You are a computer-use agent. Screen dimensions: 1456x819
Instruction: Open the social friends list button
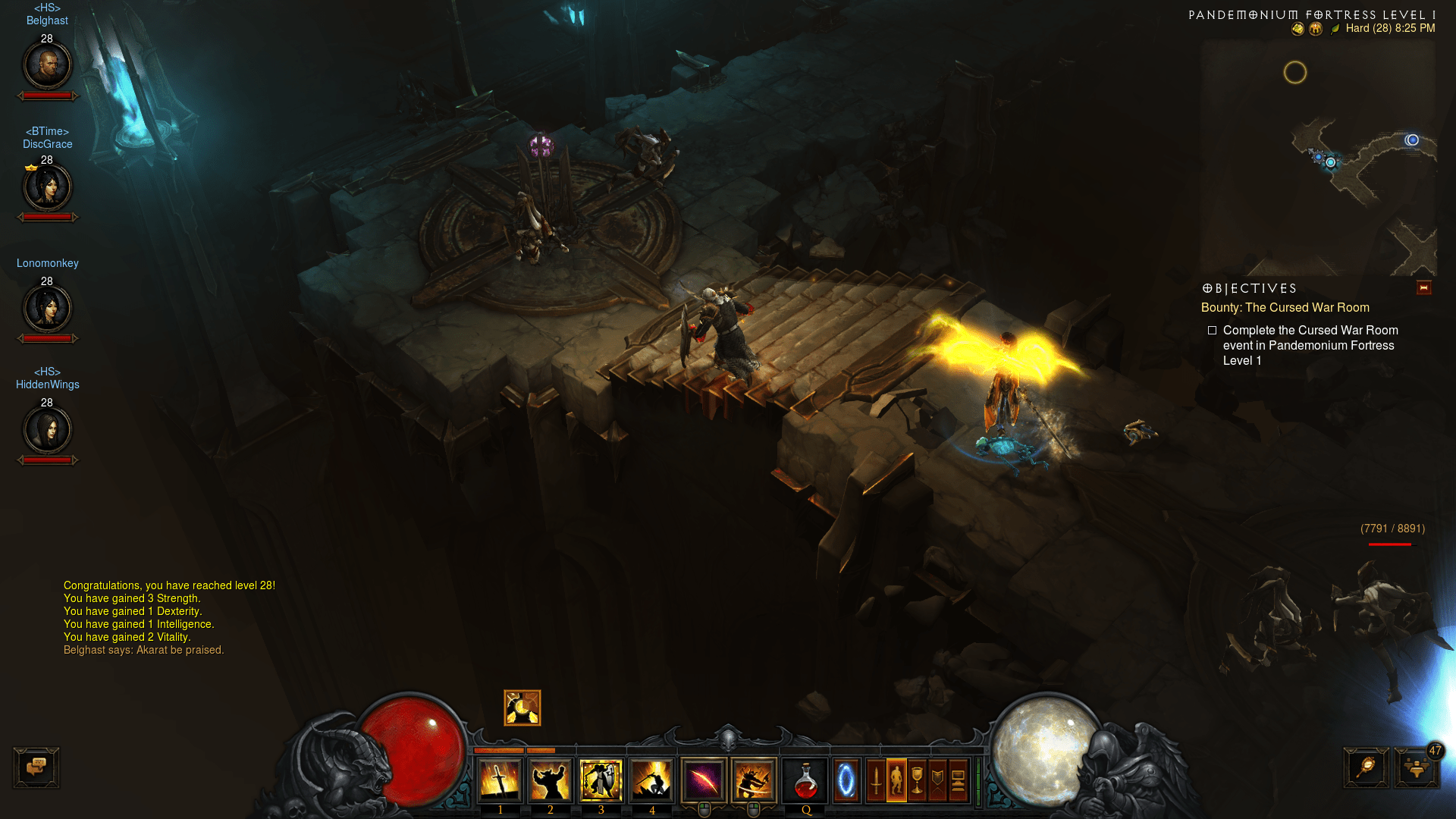(x=1416, y=768)
